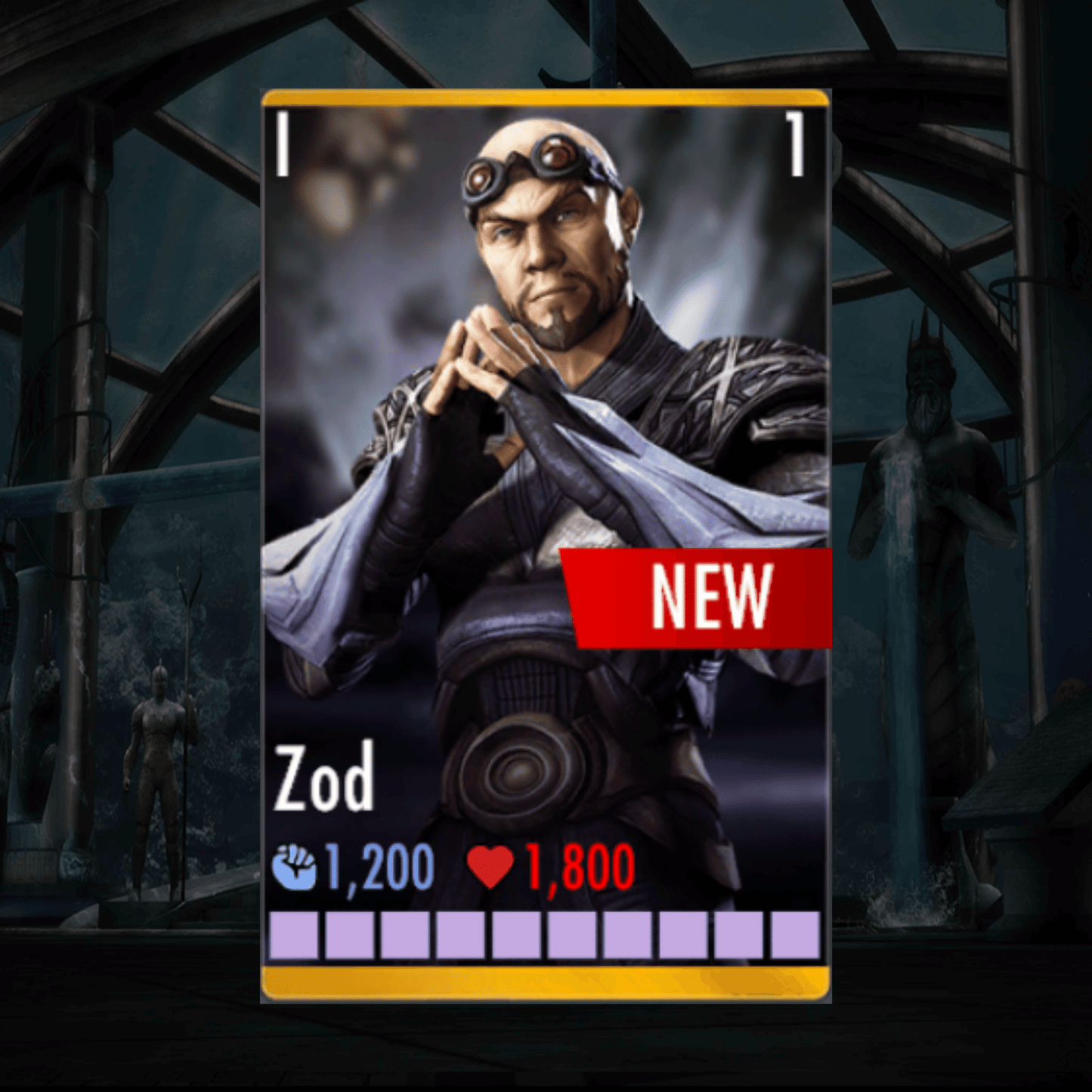Image resolution: width=1092 pixels, height=1092 pixels.
Task: Click the gold bottom border tab area
Action: click(x=544, y=980)
